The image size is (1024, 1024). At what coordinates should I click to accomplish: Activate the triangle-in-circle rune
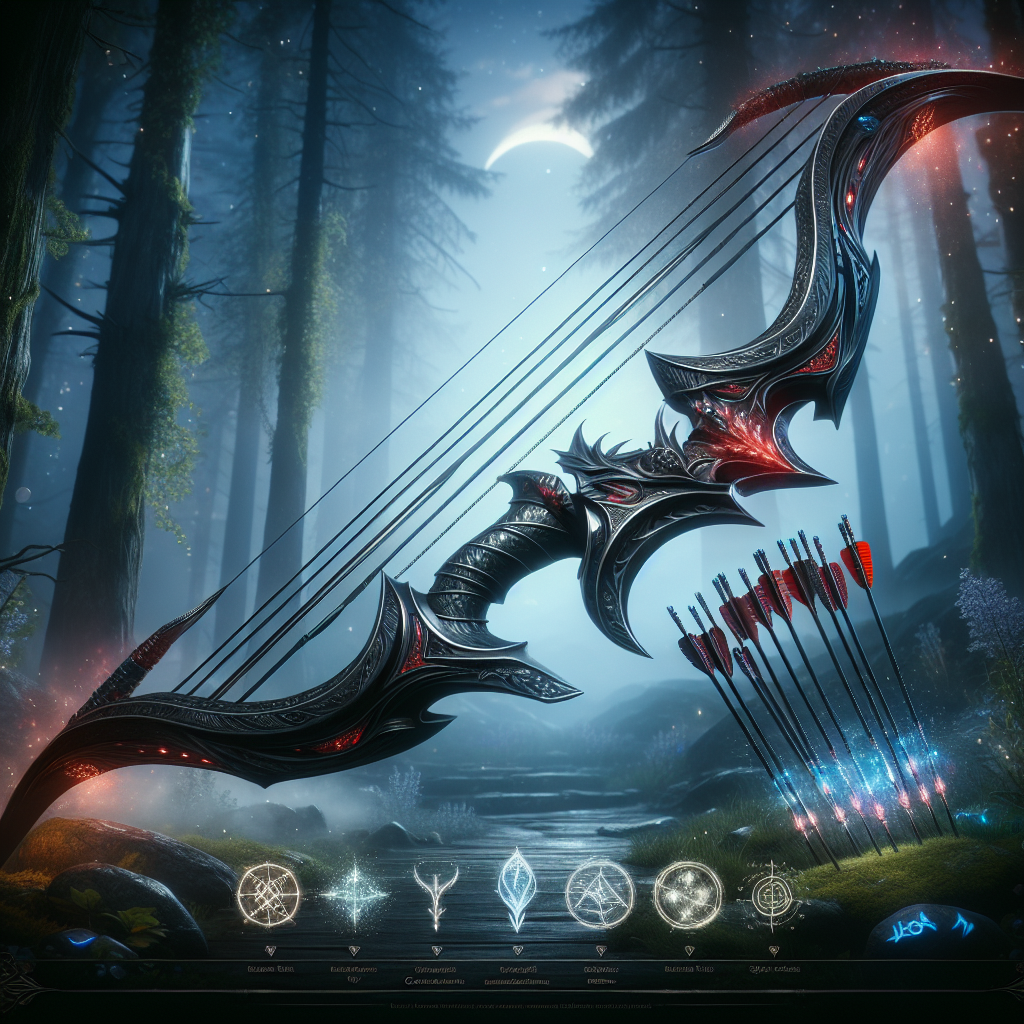pos(599,893)
